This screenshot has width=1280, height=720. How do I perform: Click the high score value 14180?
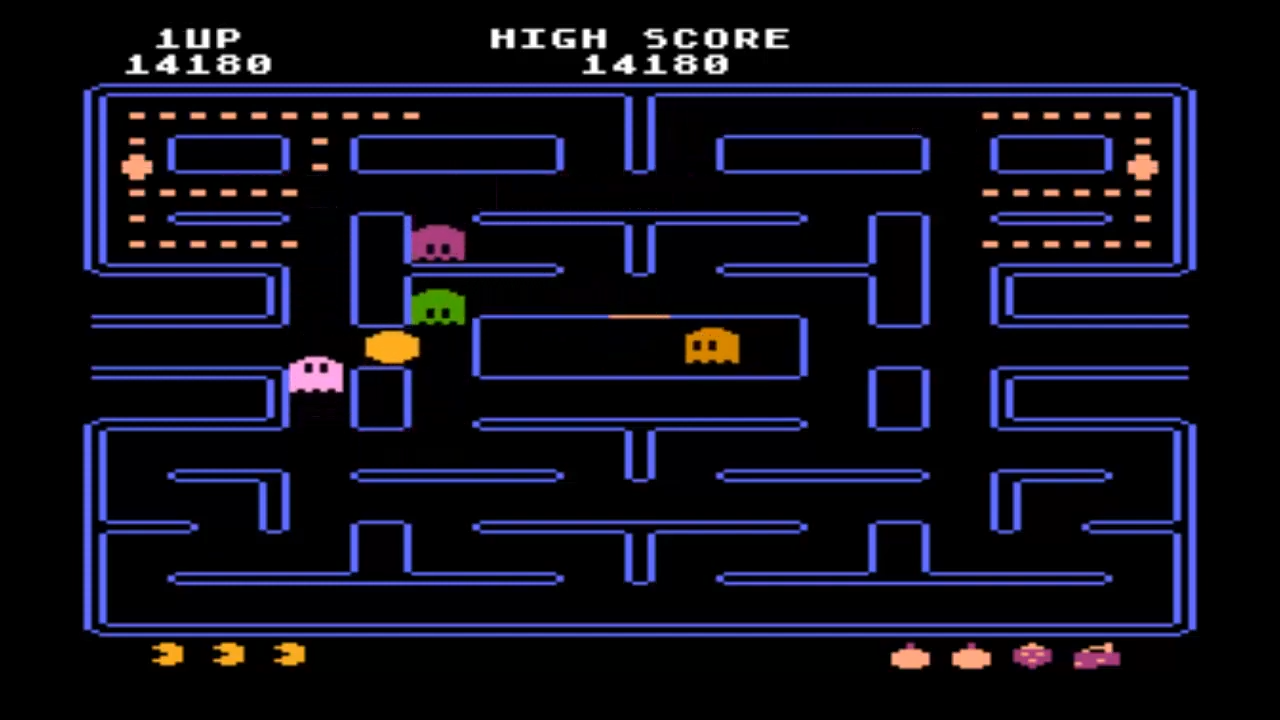pyautogui.click(x=655, y=64)
